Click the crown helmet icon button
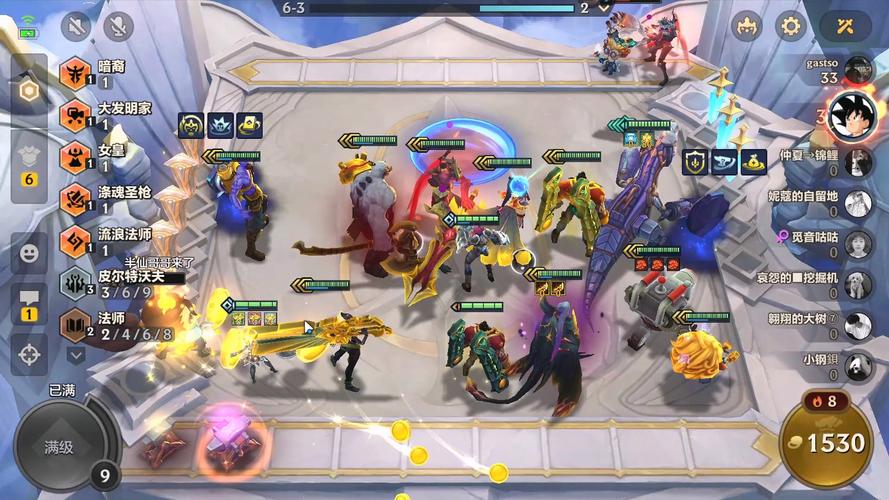 pos(746,26)
